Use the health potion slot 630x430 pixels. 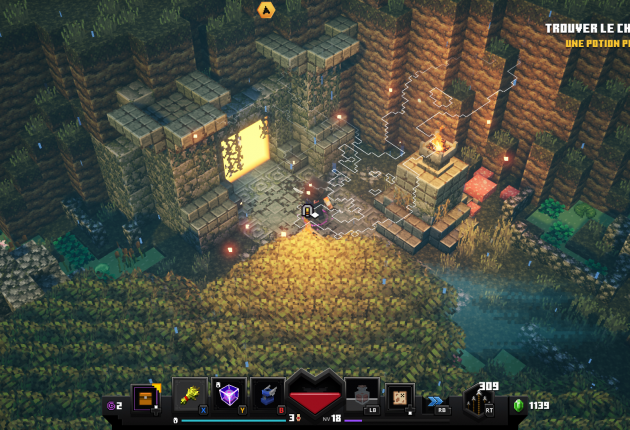coord(359,394)
